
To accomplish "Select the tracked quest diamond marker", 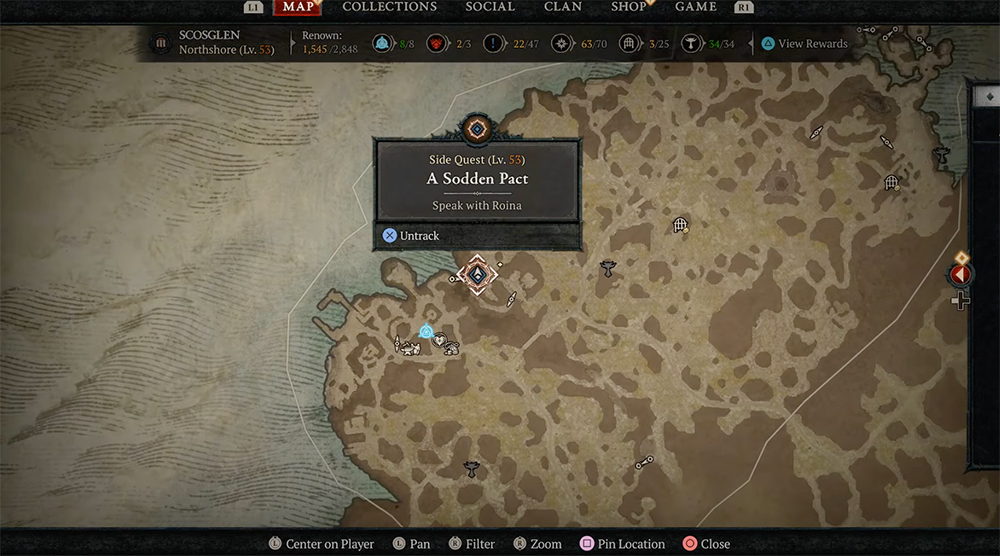I will tap(477, 275).
